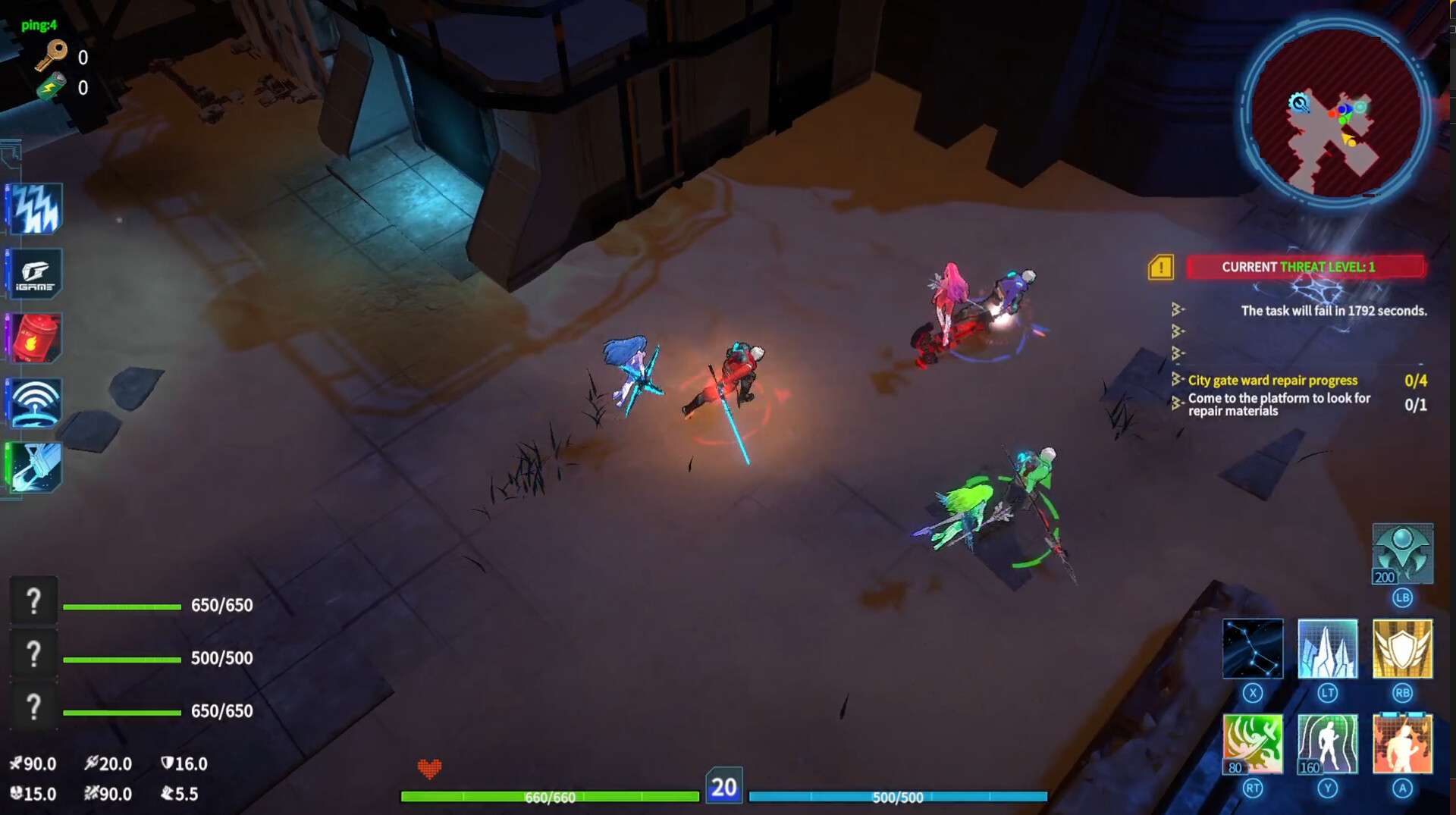The image size is (1456, 815).
Task: Click the ice hammer strike icon
Action: coord(34,467)
